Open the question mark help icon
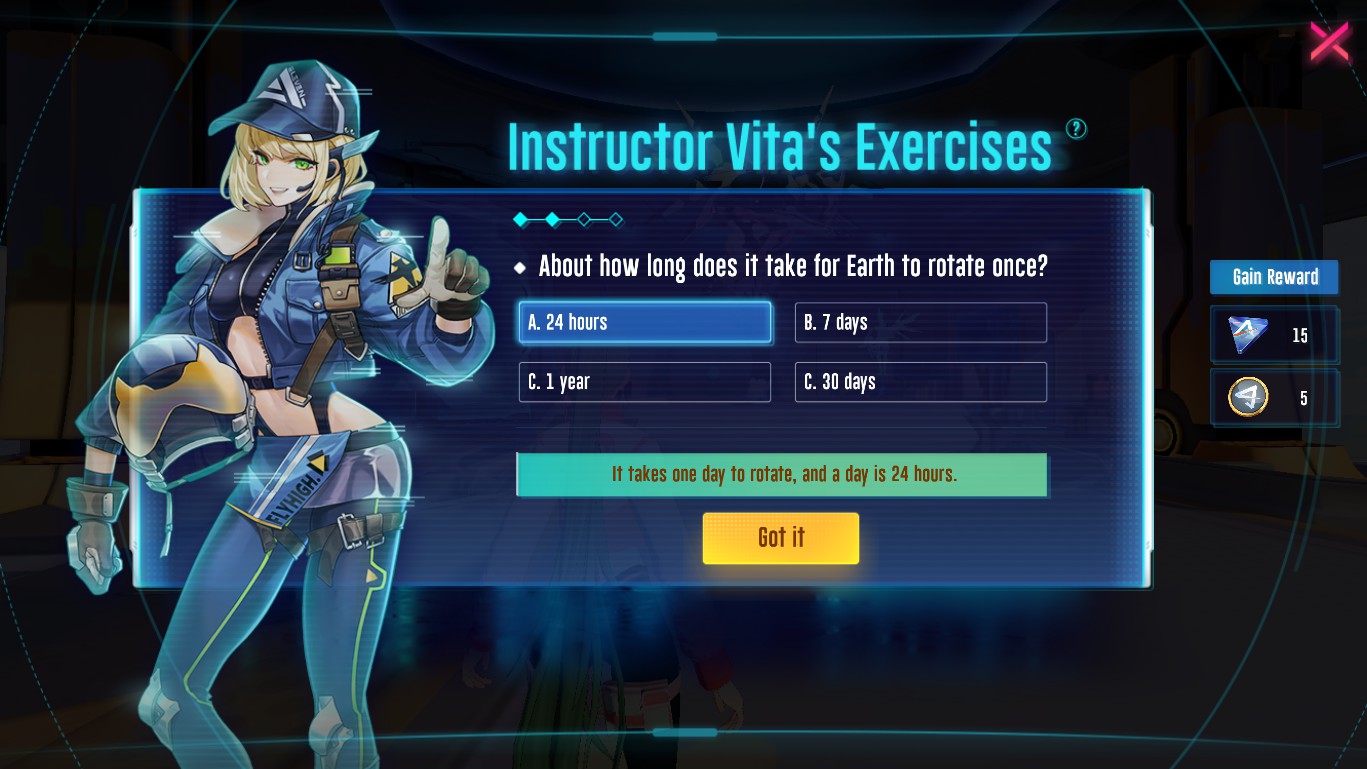 (1076, 128)
